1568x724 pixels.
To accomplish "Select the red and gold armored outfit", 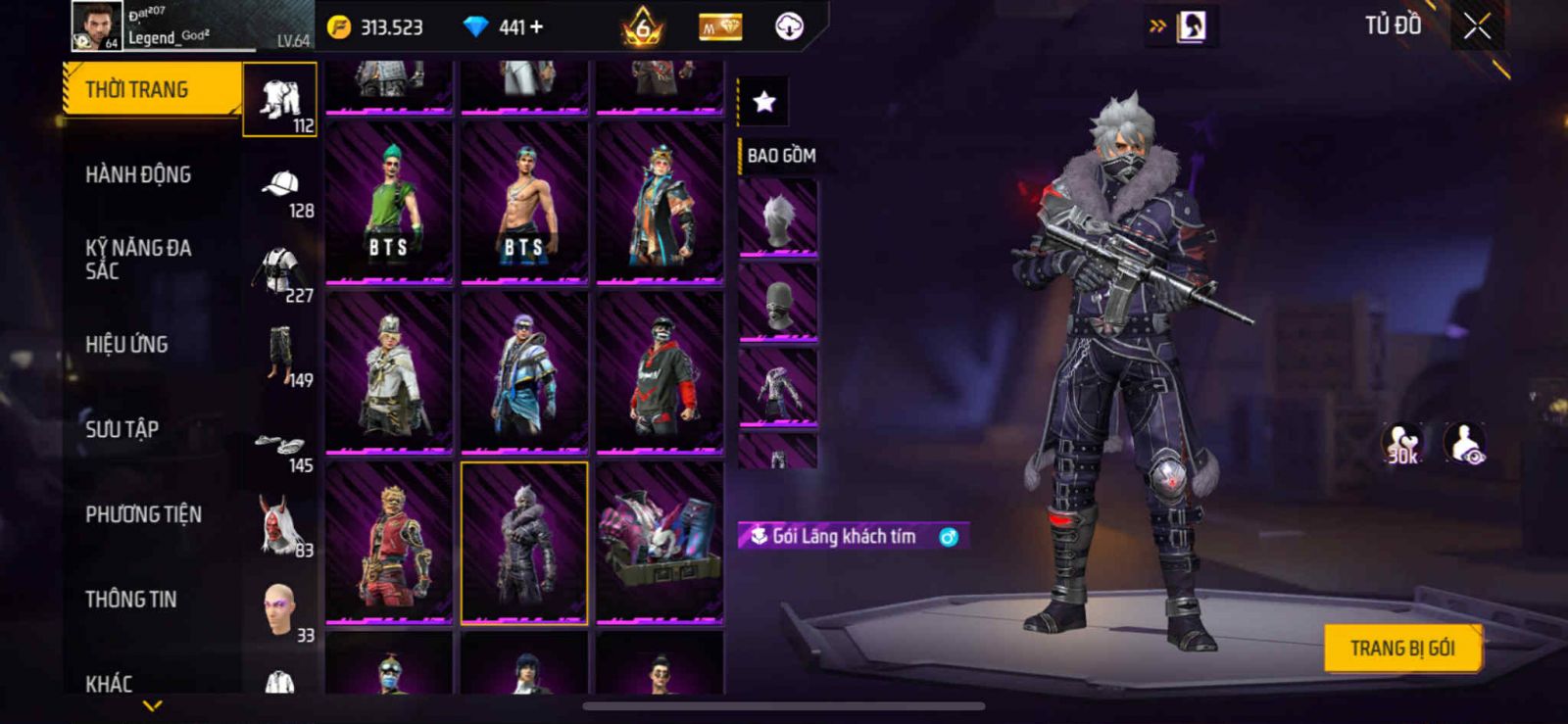I will point(389,543).
